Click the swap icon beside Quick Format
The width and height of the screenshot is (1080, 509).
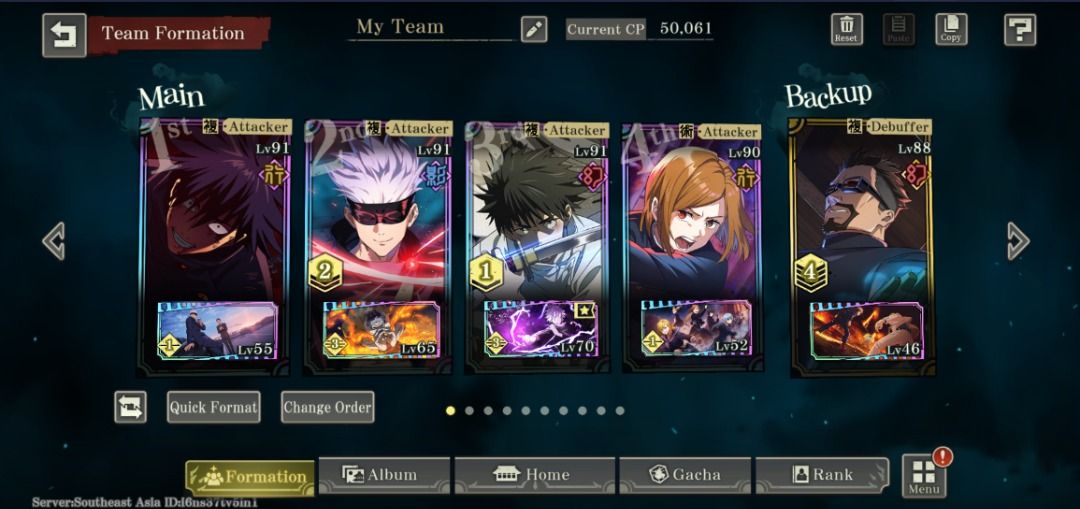pos(130,407)
